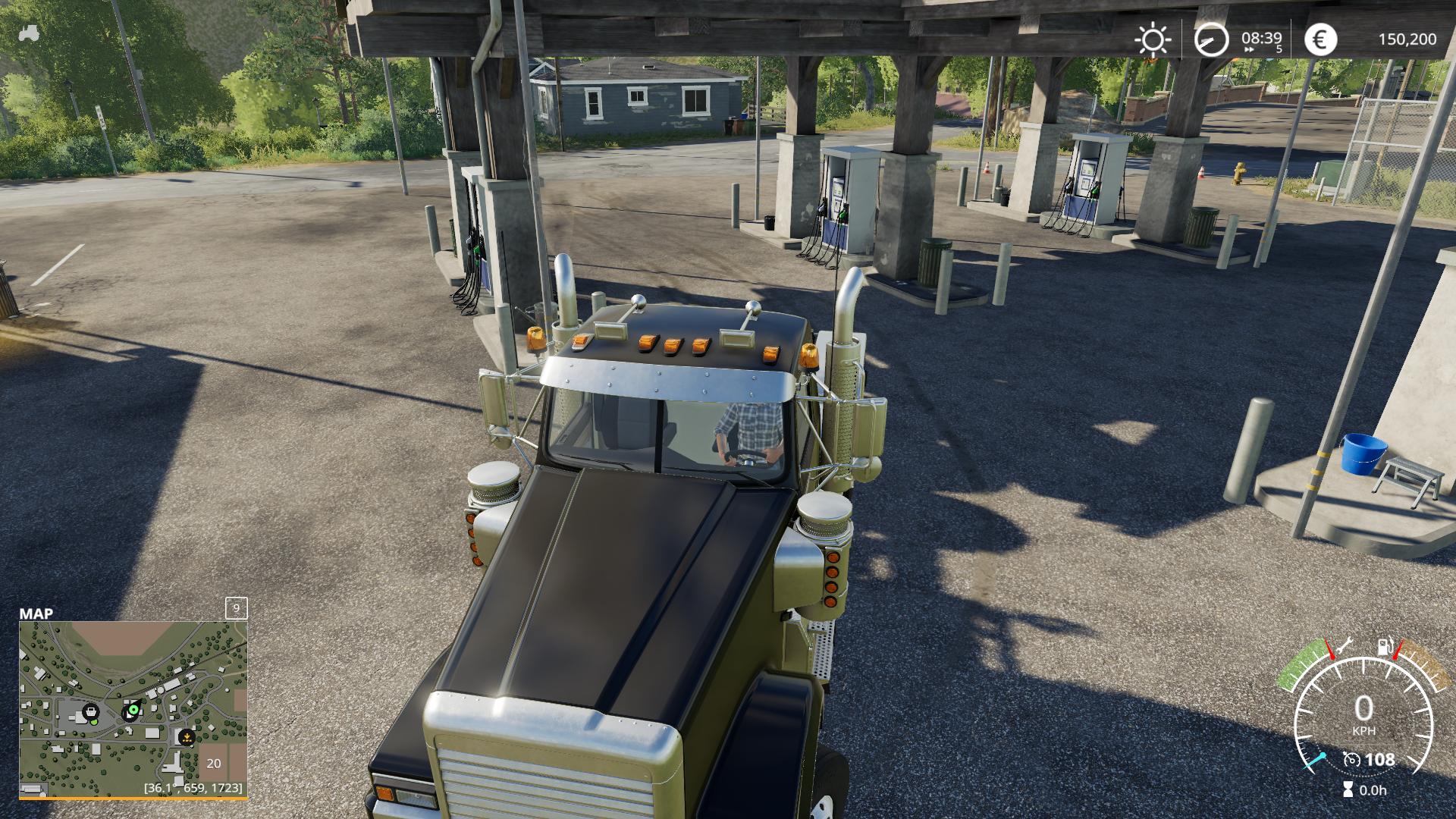Image resolution: width=1456 pixels, height=819 pixels.
Task: Click the MAP title above the minimap
Action: pos(36,613)
